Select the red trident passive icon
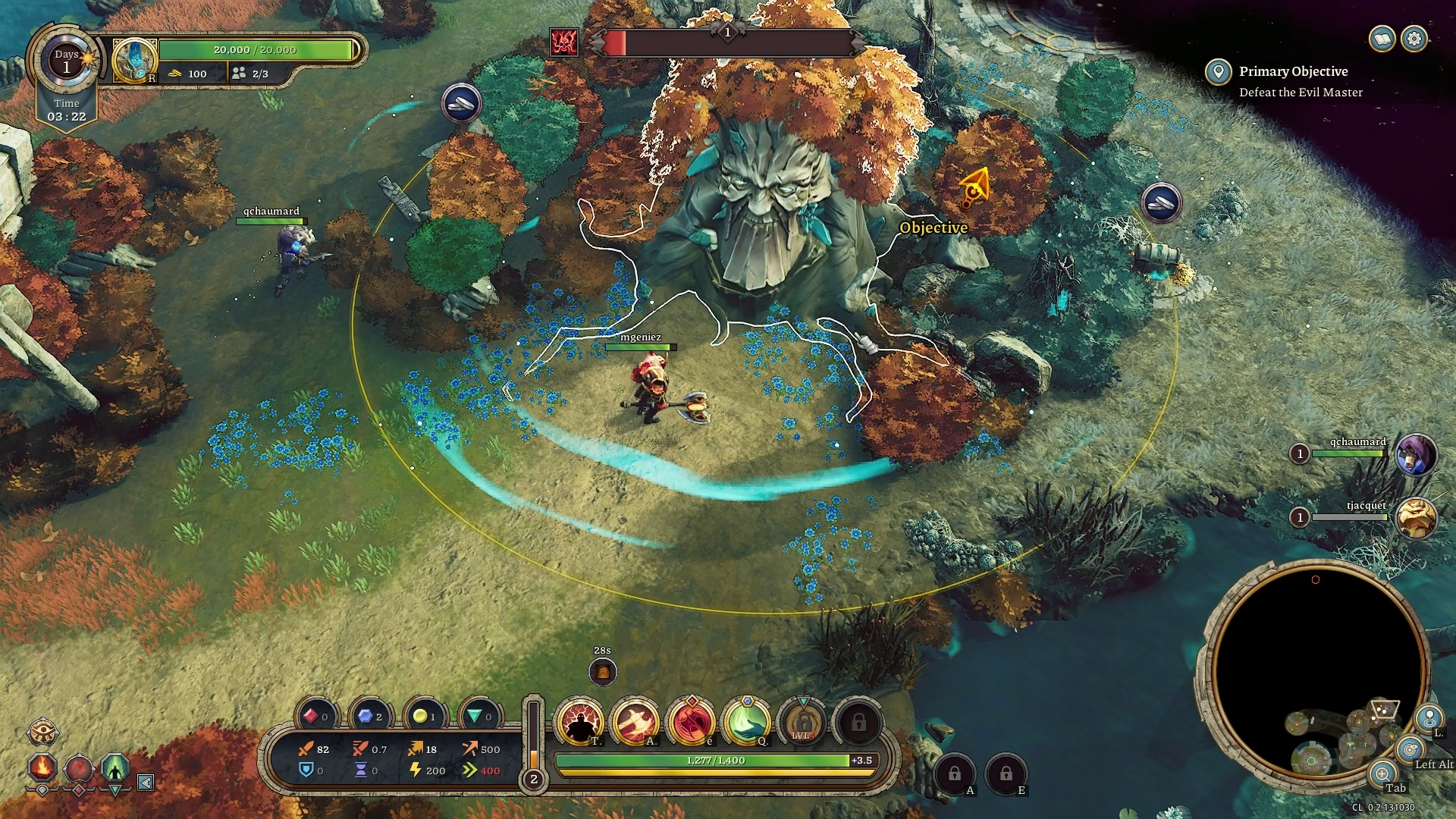Viewport: 1456px width, 819px height. pyautogui.click(x=79, y=768)
